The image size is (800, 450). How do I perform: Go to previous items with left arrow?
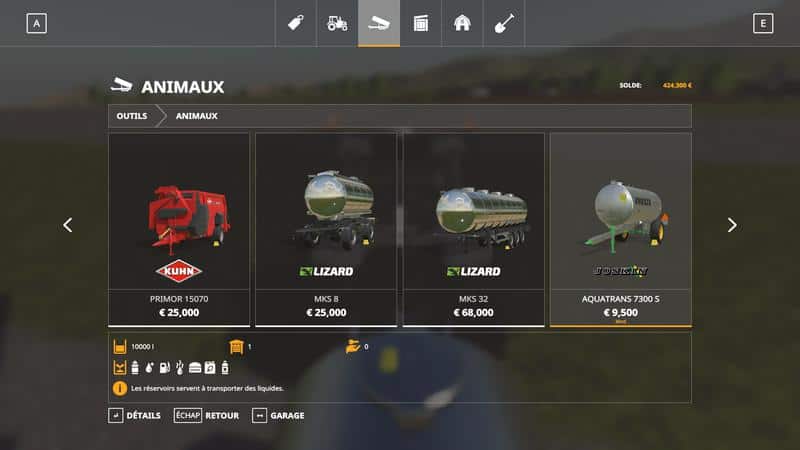point(68,225)
